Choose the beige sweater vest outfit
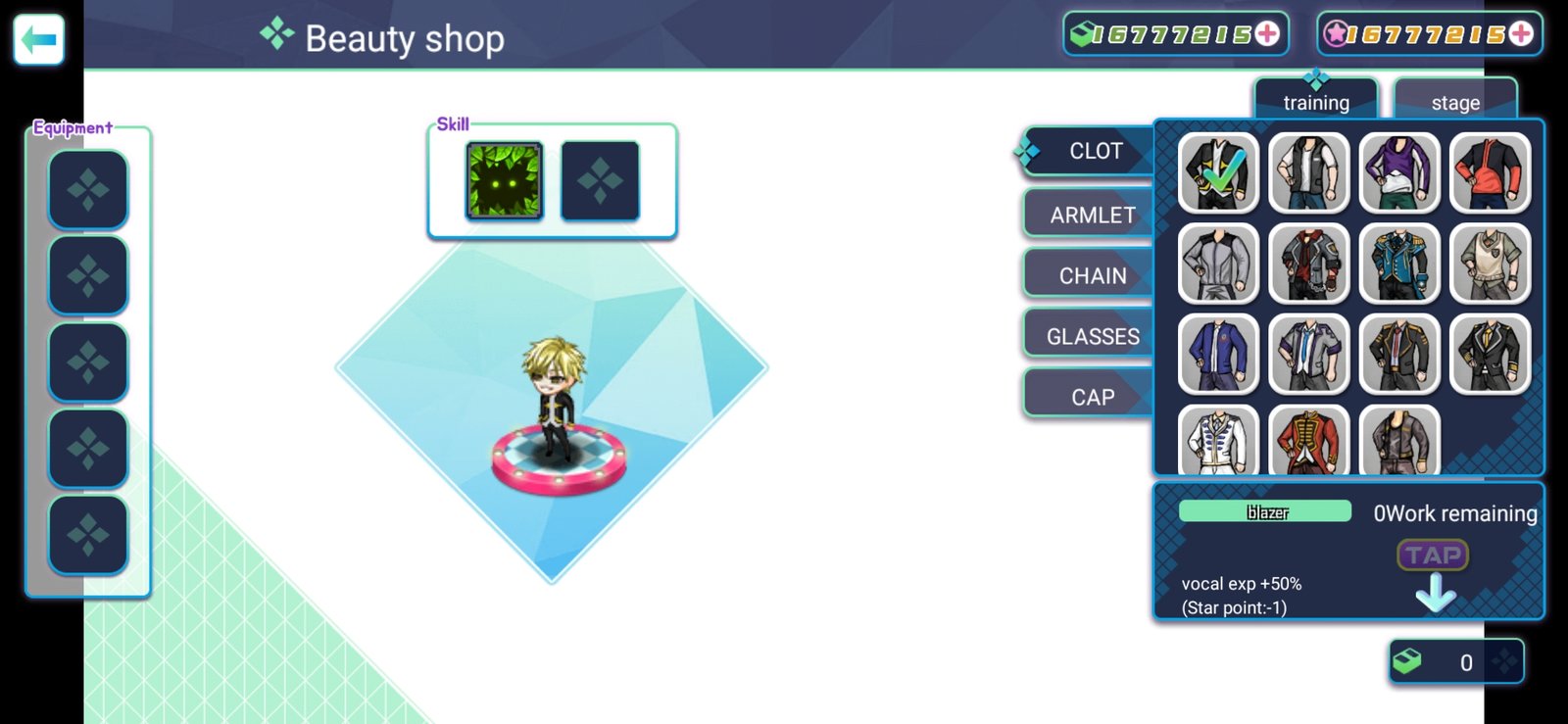 pyautogui.click(x=1490, y=264)
